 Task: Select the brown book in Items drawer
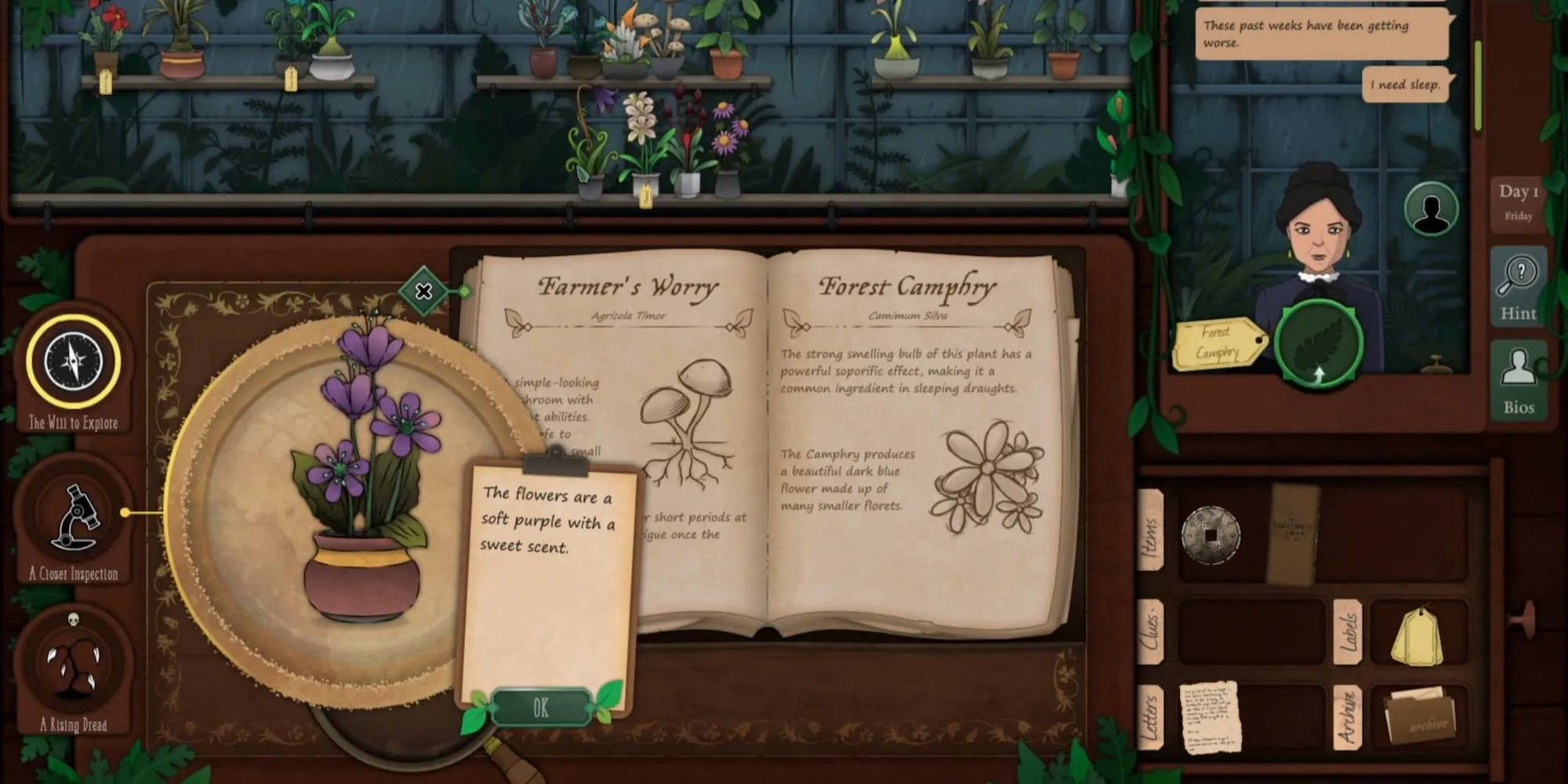pyautogui.click(x=1293, y=533)
